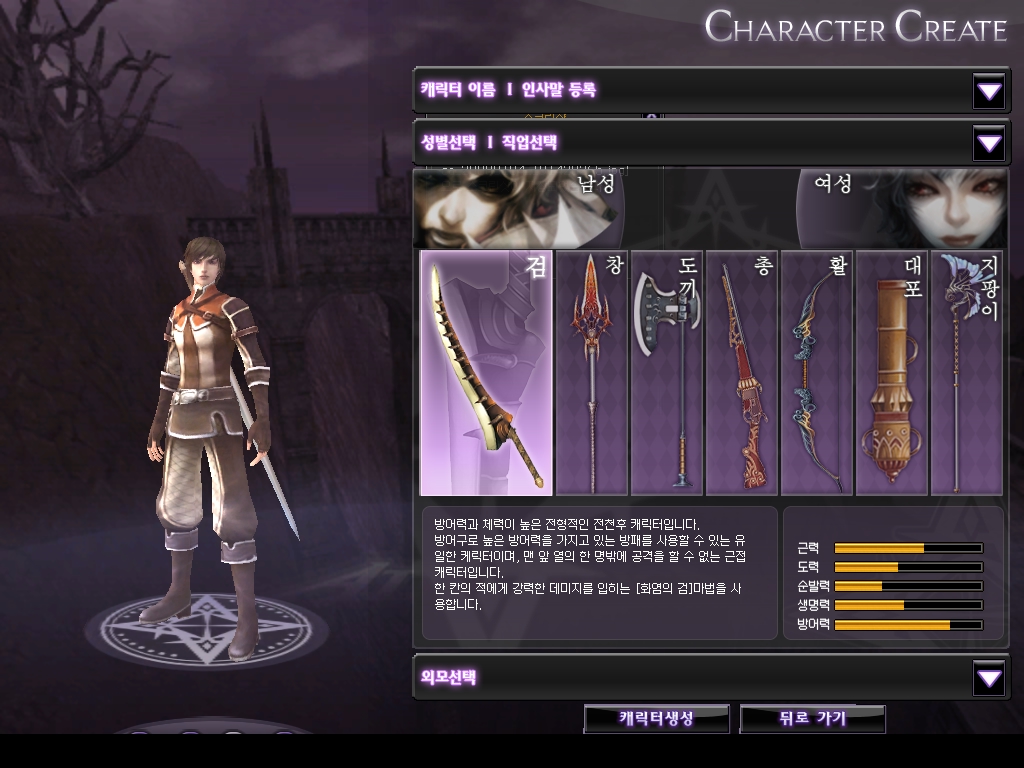This screenshot has height=768, width=1024.
Task: Click the 캐릭터생성 create character button
Action: [657, 718]
